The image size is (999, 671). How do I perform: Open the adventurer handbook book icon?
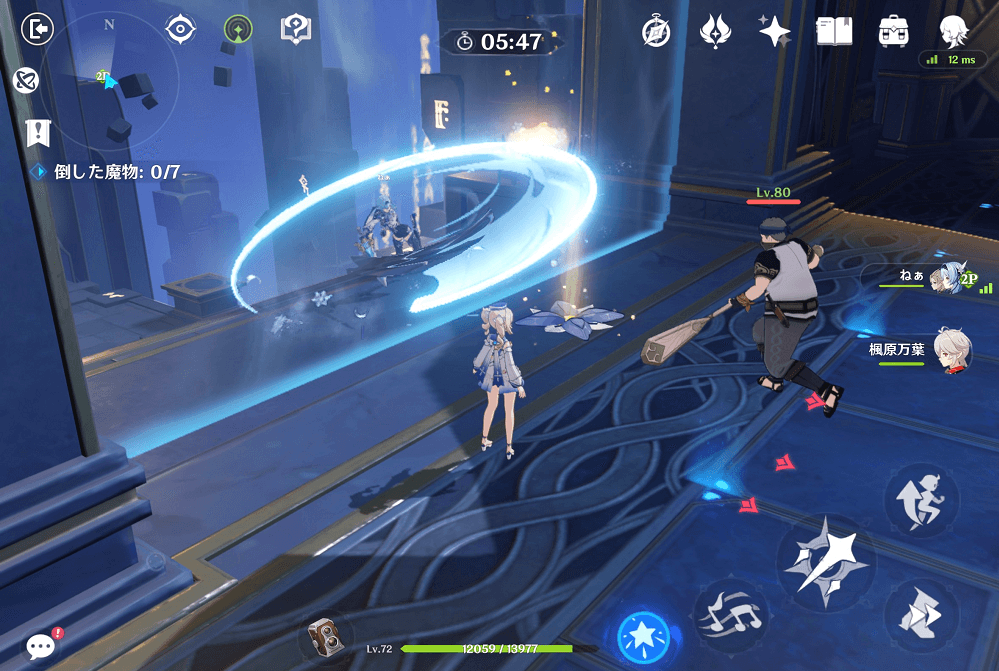click(834, 31)
